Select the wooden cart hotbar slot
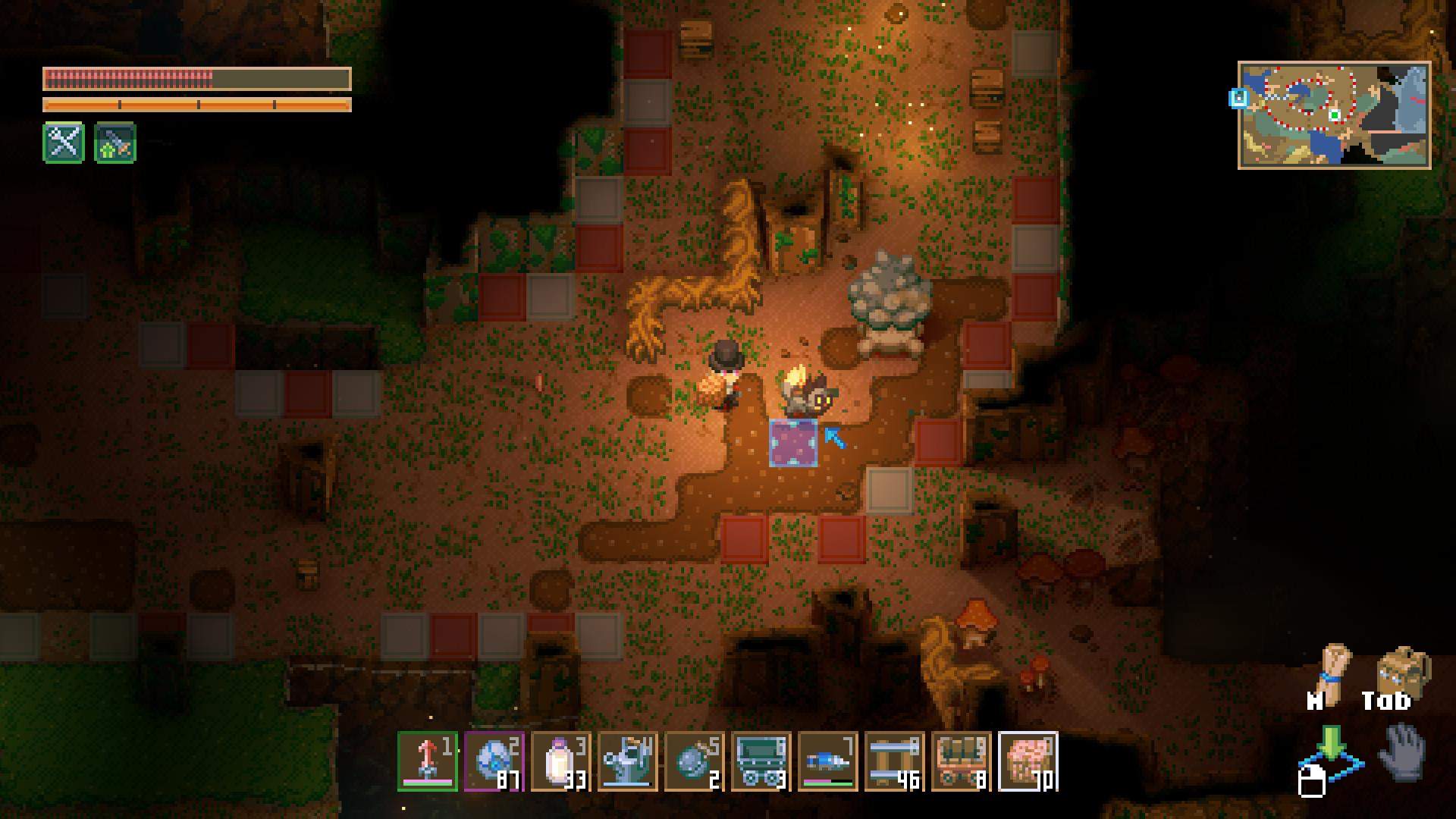 pos(961,761)
